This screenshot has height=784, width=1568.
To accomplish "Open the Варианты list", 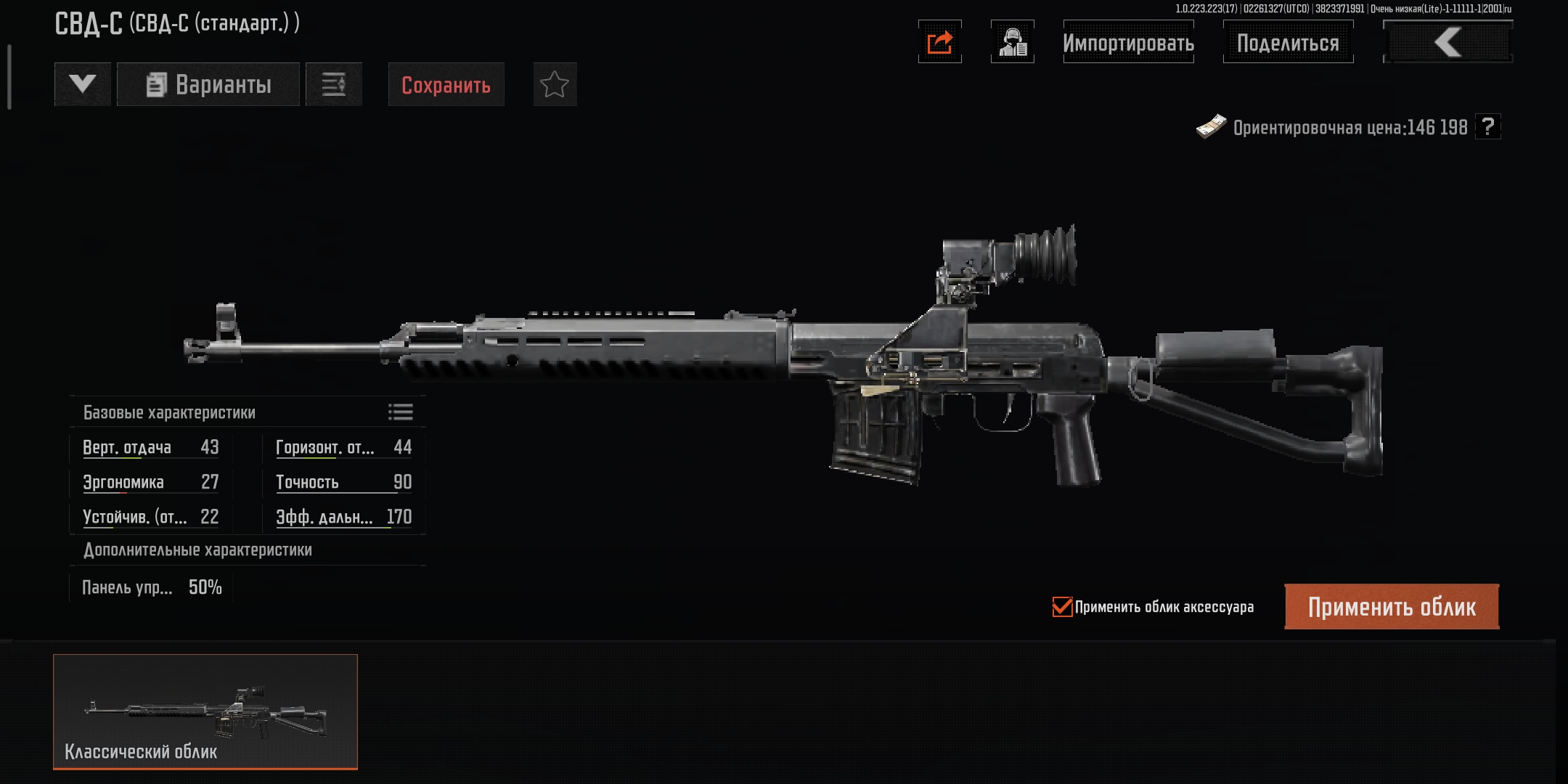I will coord(208,84).
